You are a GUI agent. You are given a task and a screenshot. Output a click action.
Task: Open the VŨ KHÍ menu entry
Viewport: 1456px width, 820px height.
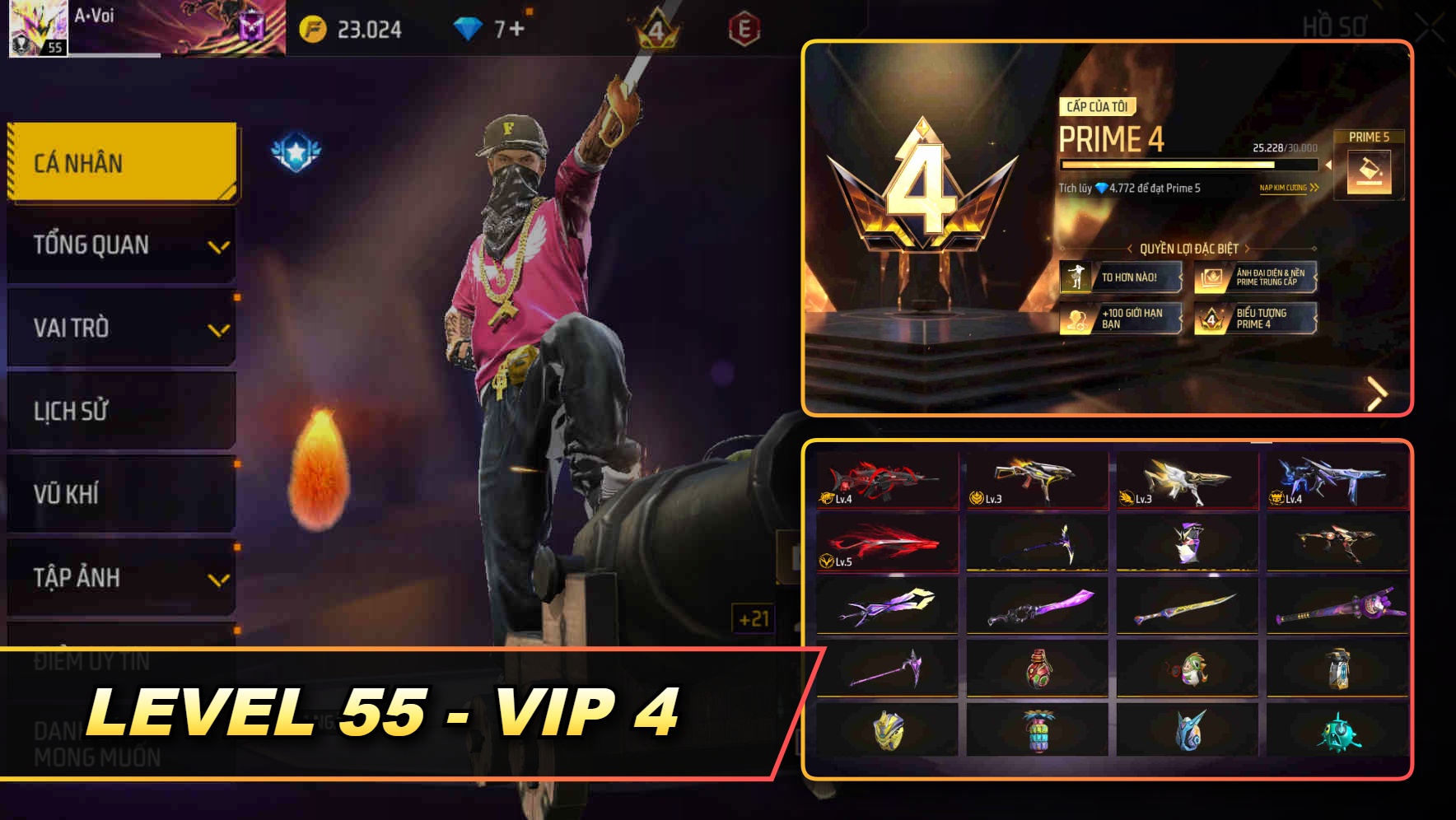click(121, 494)
